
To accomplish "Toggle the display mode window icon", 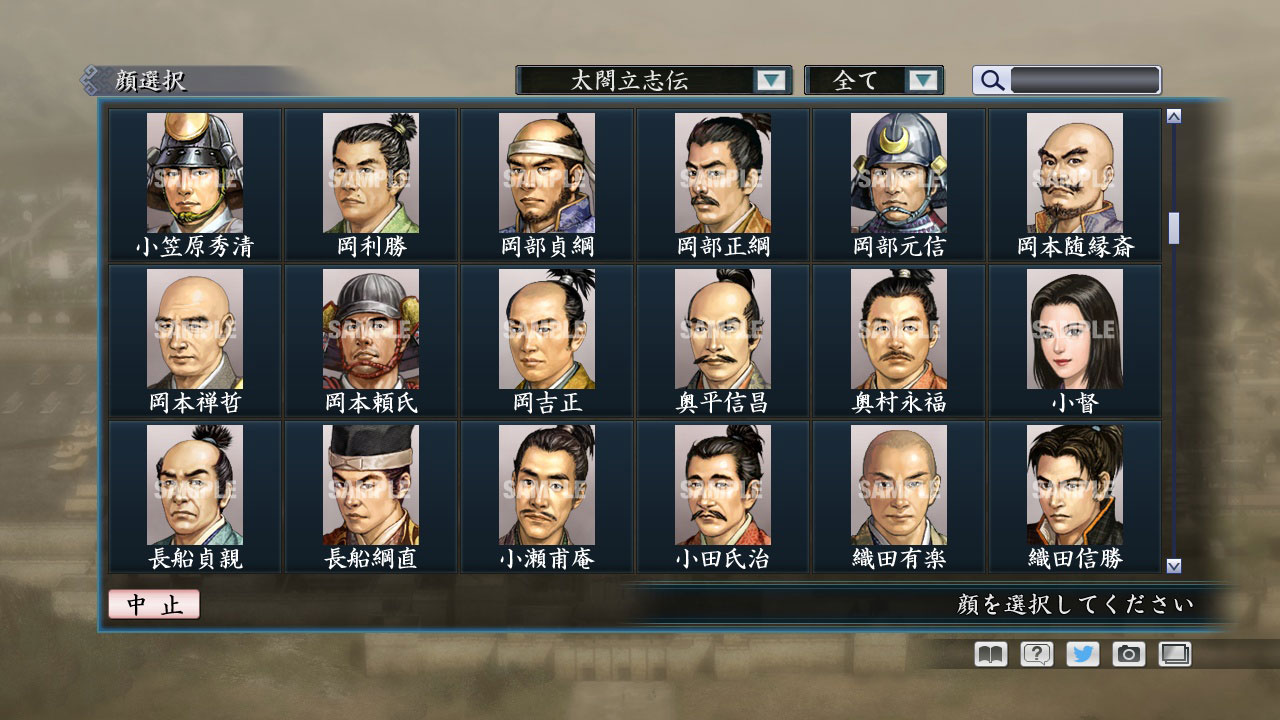I will coord(1175,654).
